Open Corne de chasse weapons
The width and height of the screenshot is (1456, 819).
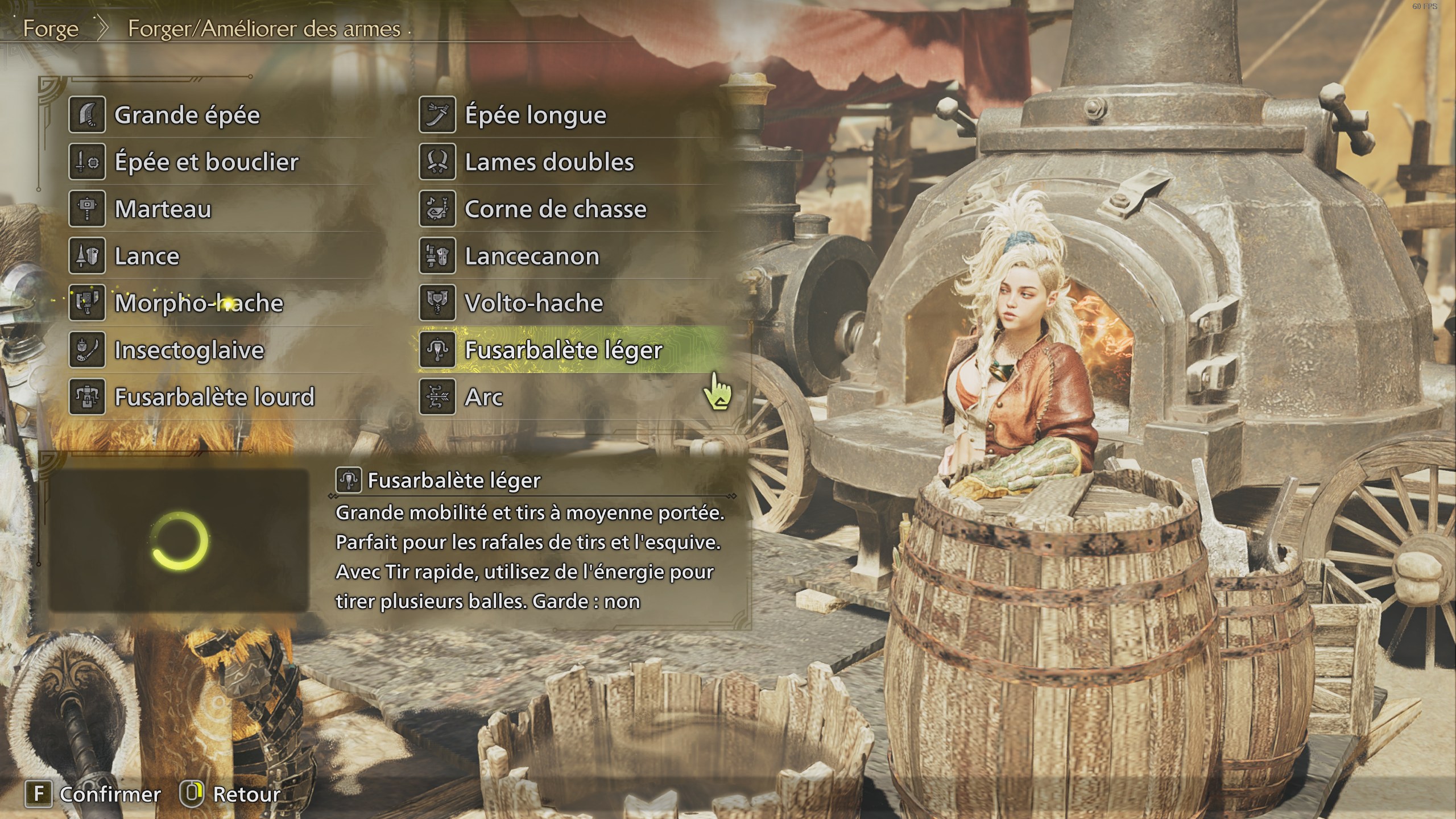(x=555, y=209)
